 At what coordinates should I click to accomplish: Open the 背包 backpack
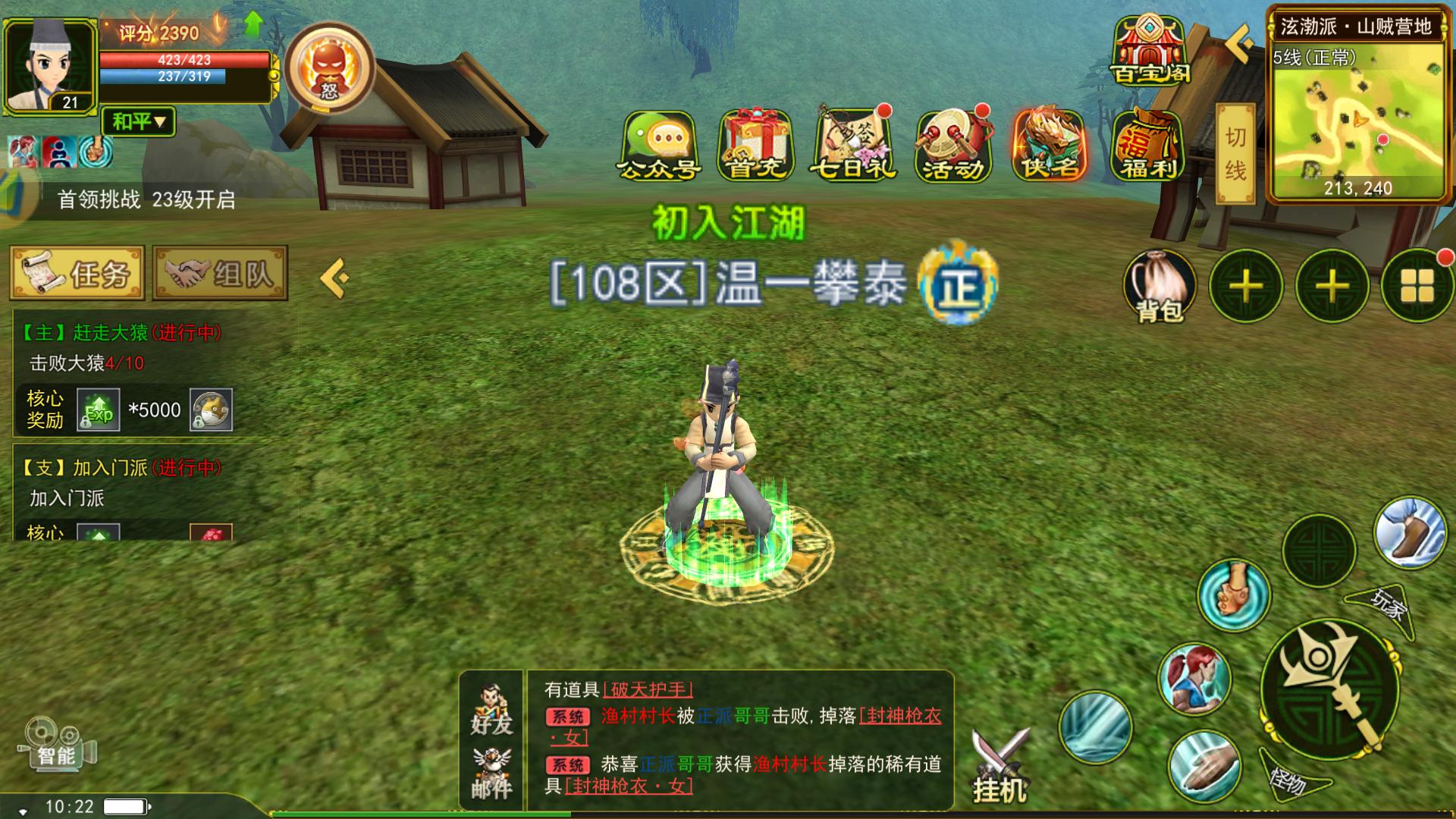click(1159, 286)
